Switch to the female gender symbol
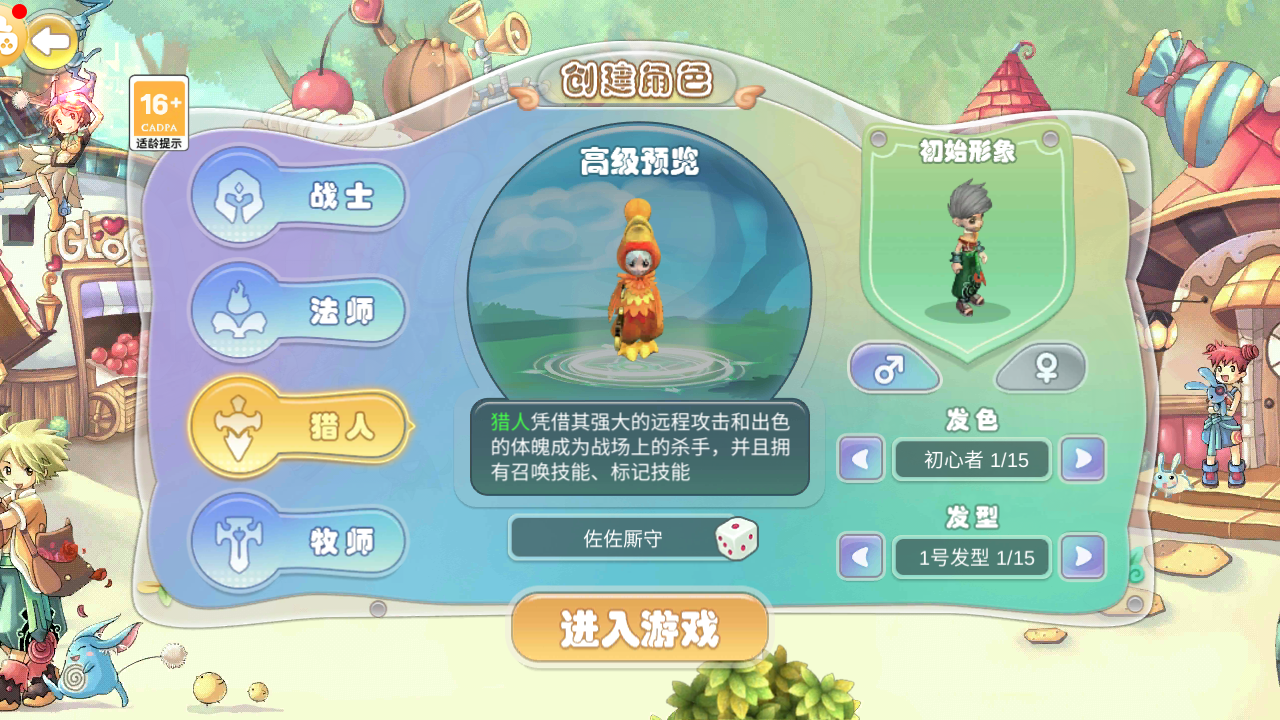This screenshot has height=720, width=1280. click(1041, 368)
